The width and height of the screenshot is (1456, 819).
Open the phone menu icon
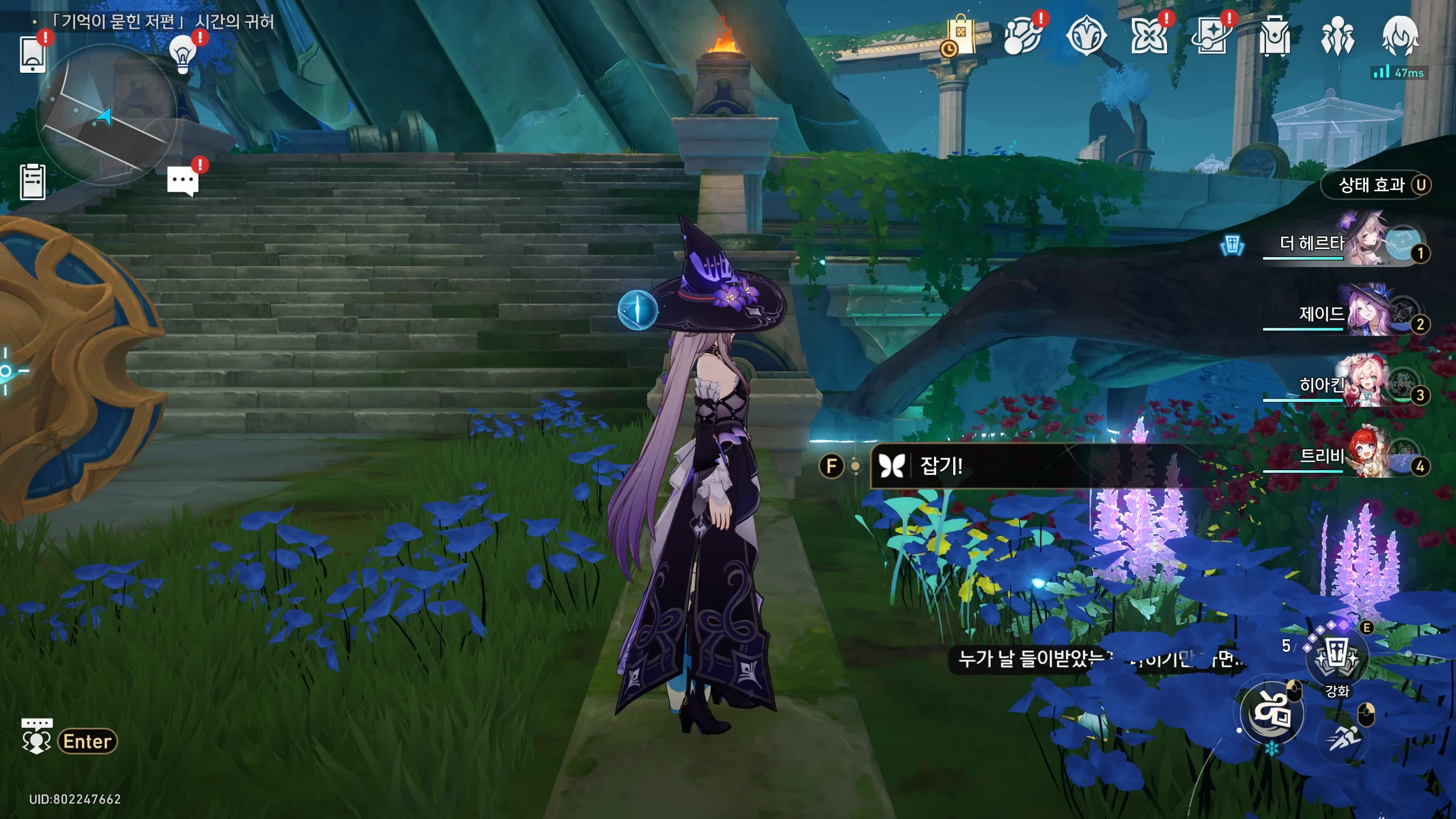point(32,54)
